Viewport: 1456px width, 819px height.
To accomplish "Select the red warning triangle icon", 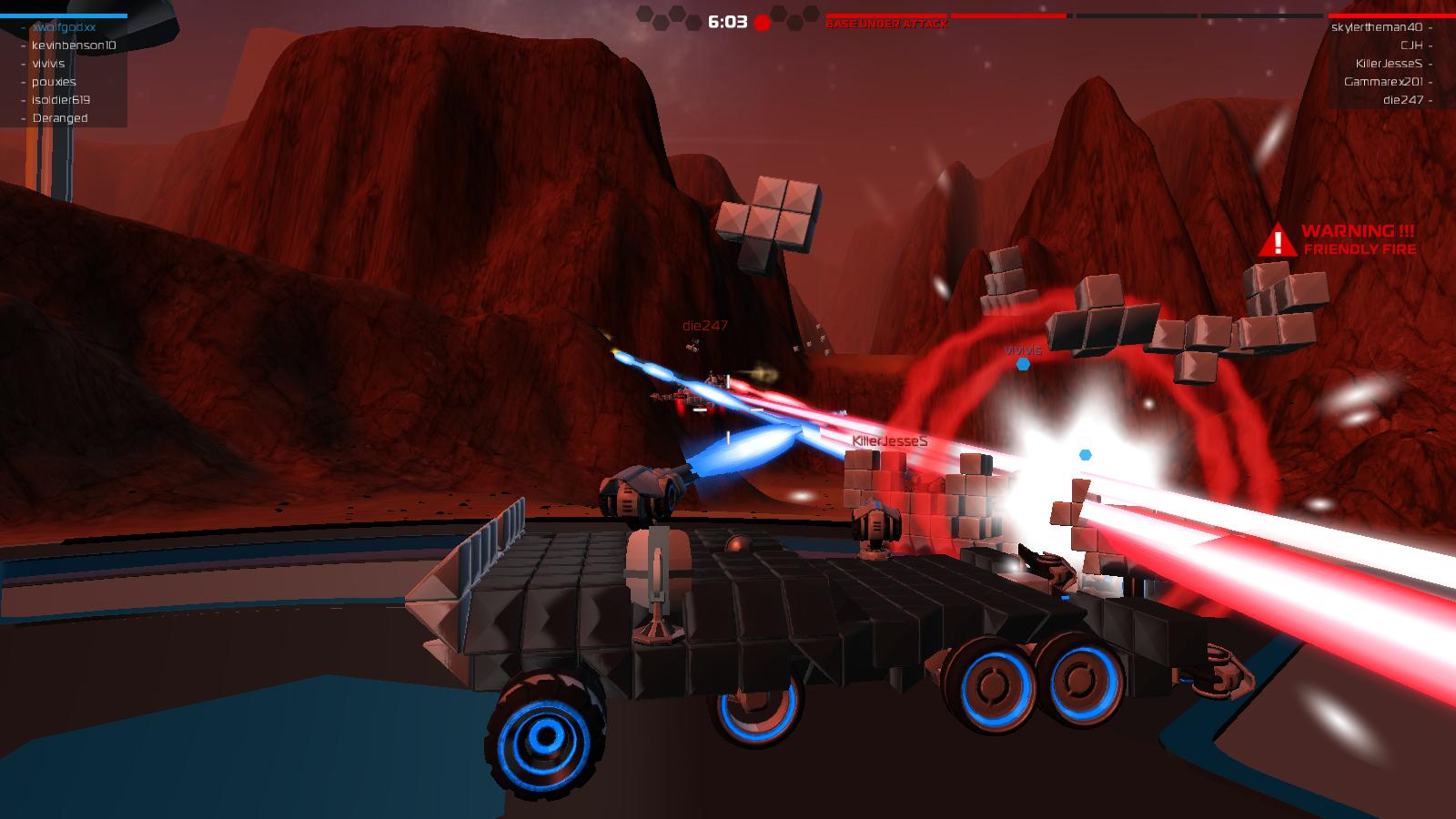I will [1279, 241].
